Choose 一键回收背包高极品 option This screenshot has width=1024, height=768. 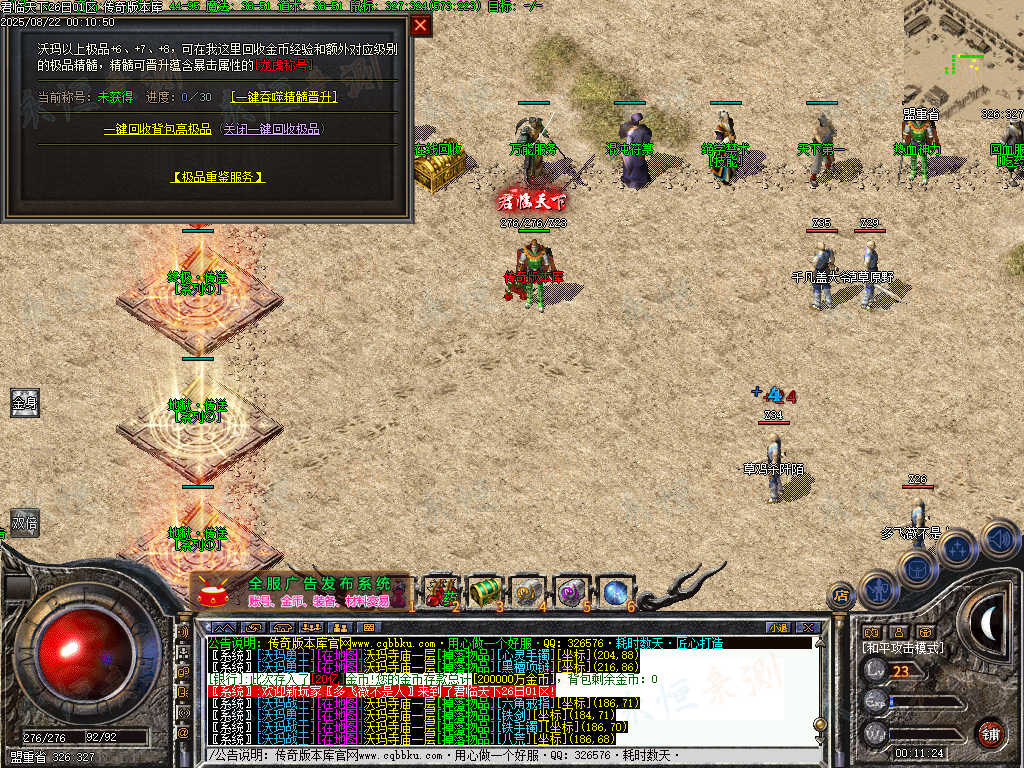[158, 129]
